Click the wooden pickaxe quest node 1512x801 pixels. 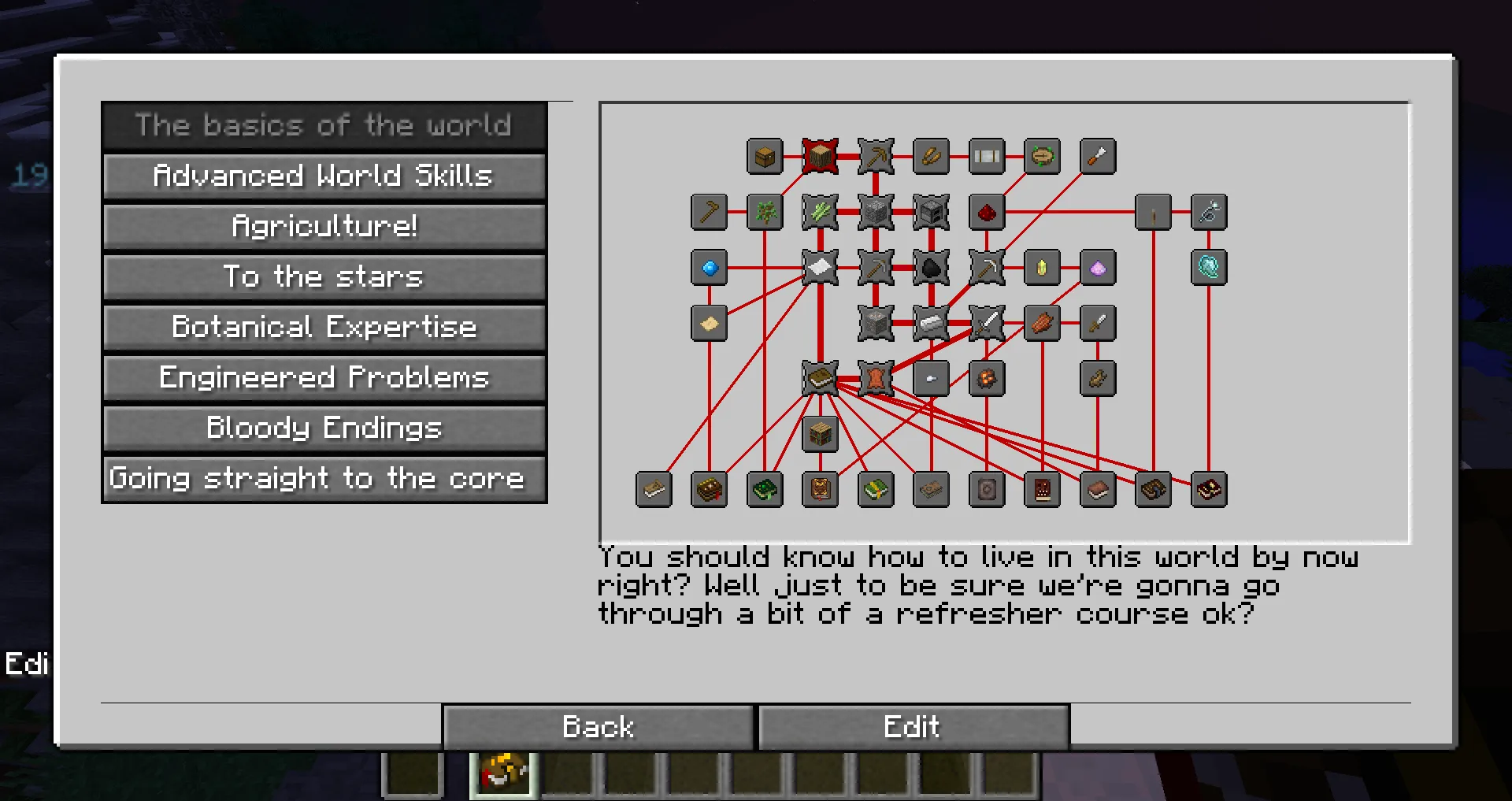(875, 156)
